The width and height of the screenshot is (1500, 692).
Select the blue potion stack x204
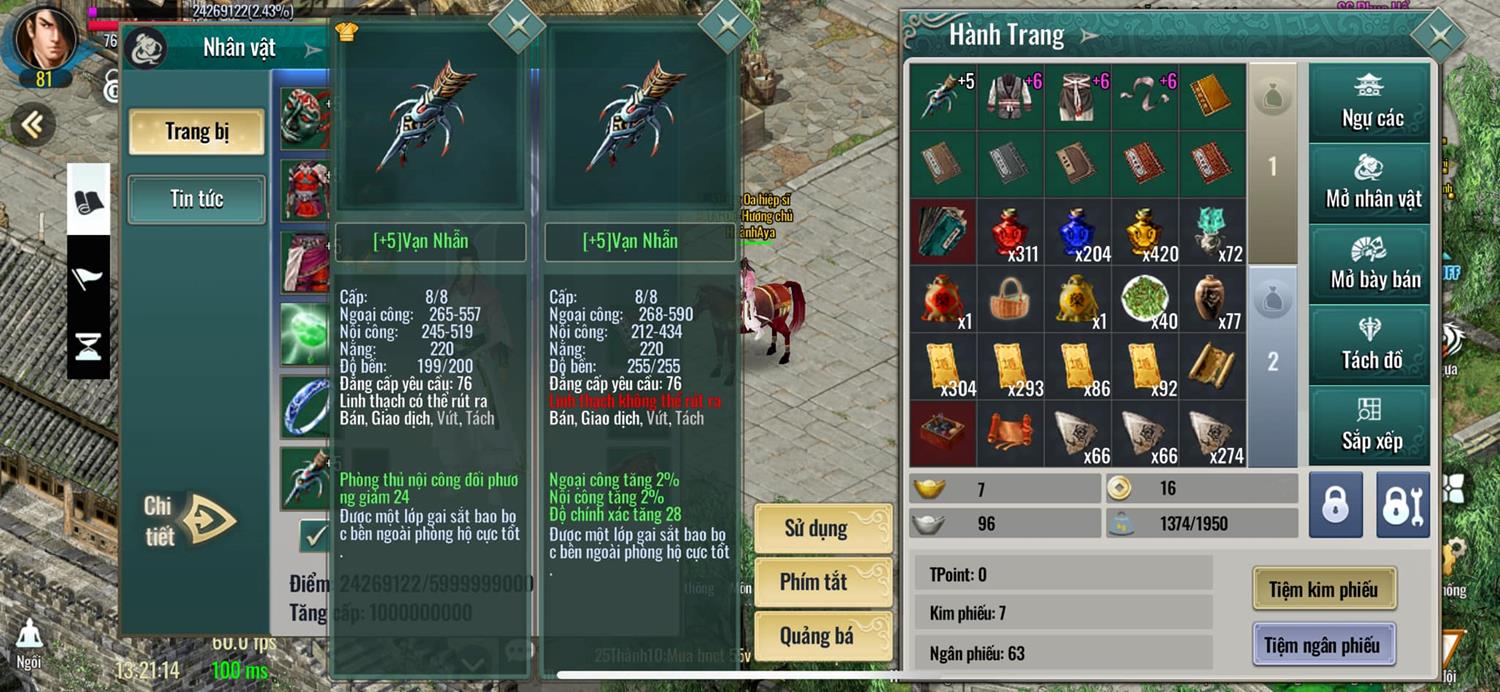pyautogui.click(x=1078, y=232)
